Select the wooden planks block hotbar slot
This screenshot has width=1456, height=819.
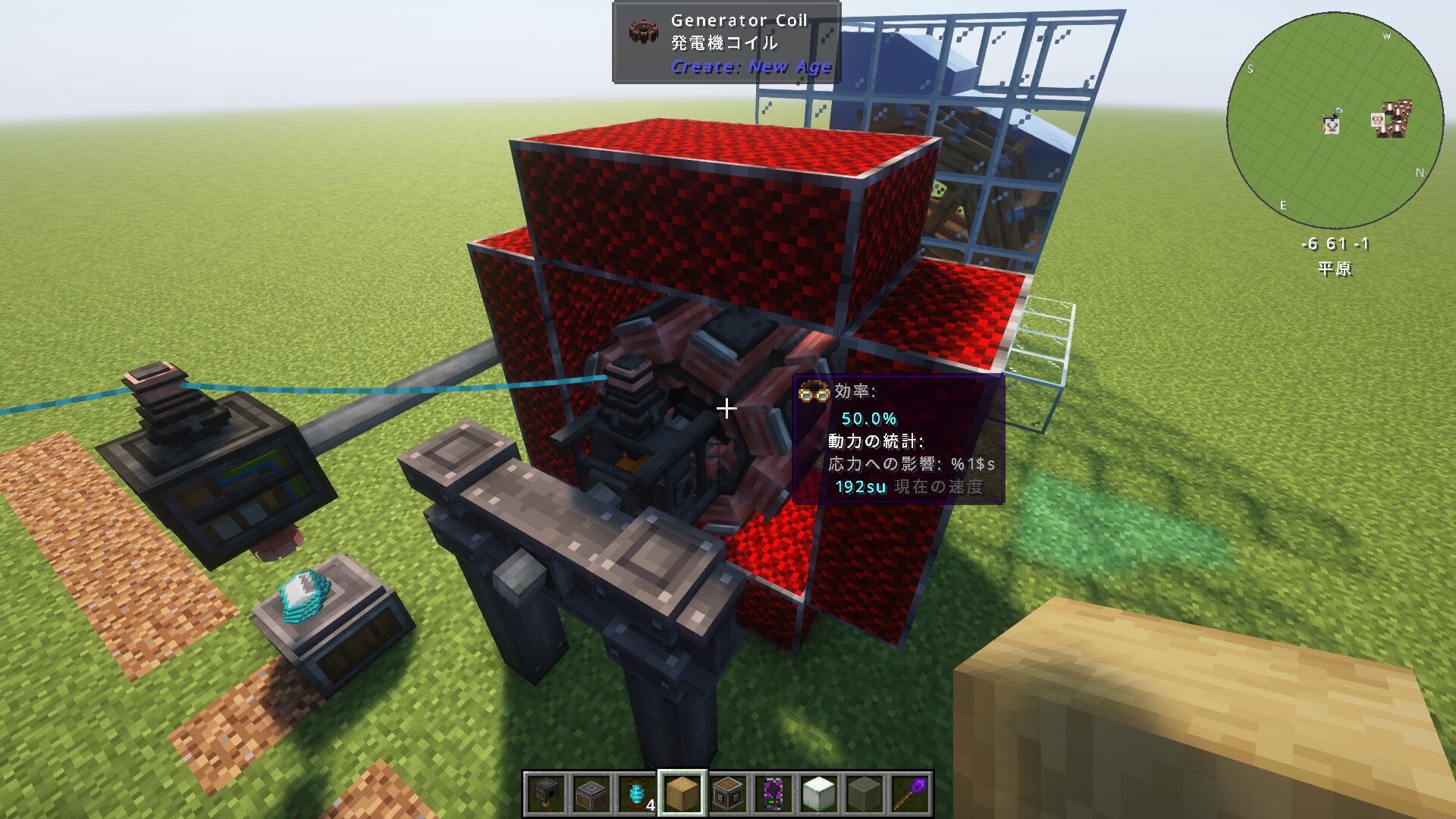point(682,794)
